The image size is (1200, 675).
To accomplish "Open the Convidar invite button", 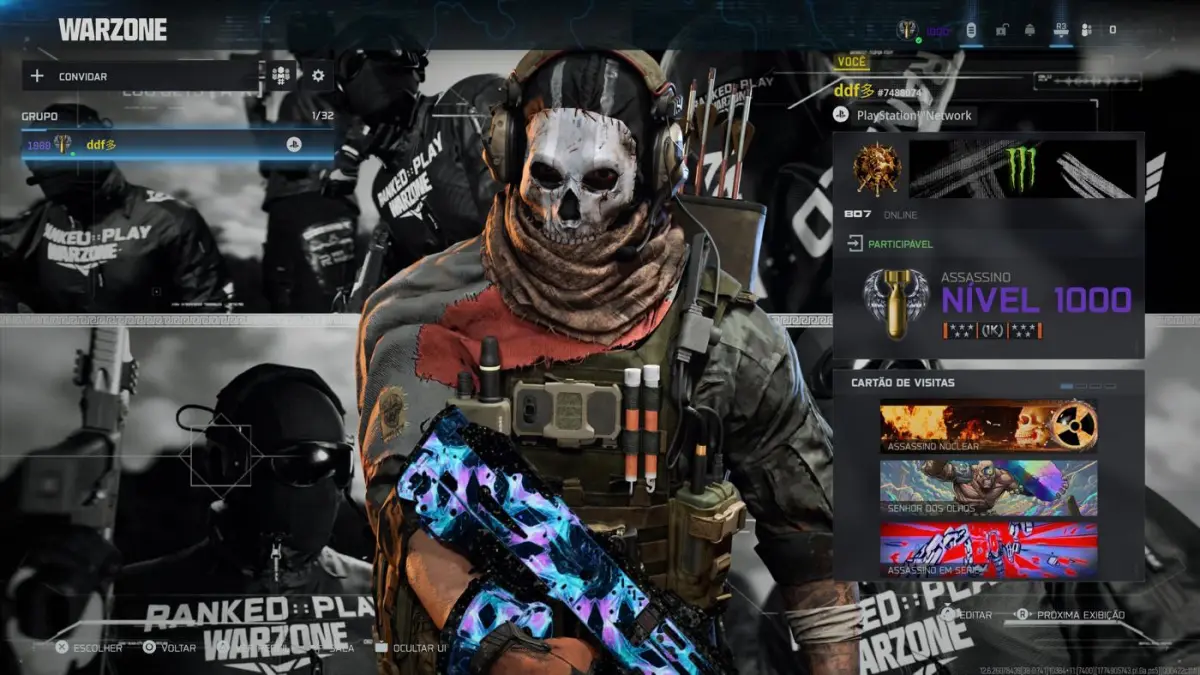I will 140,76.
